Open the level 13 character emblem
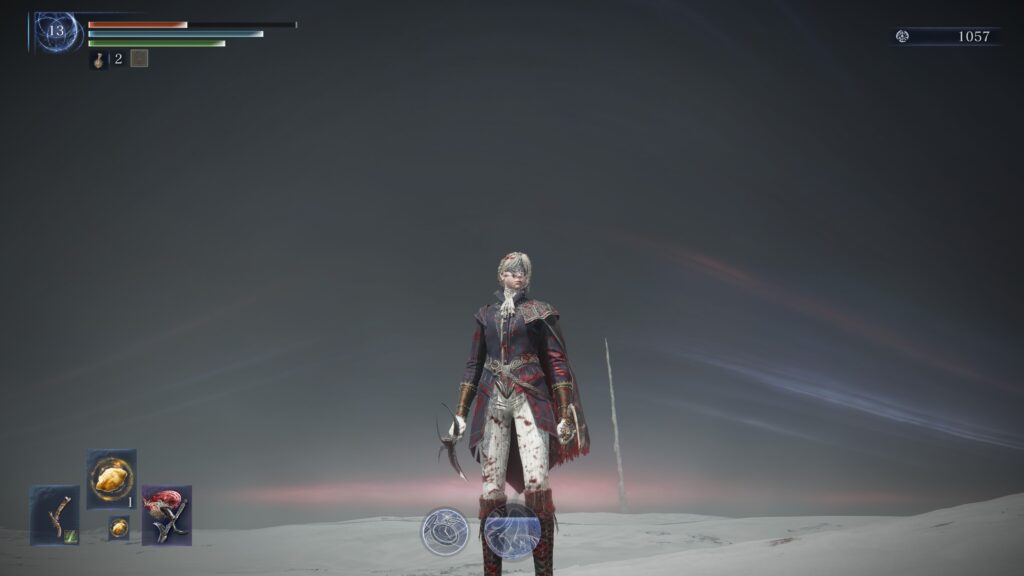Screen dimensions: 1024x576 point(57,31)
